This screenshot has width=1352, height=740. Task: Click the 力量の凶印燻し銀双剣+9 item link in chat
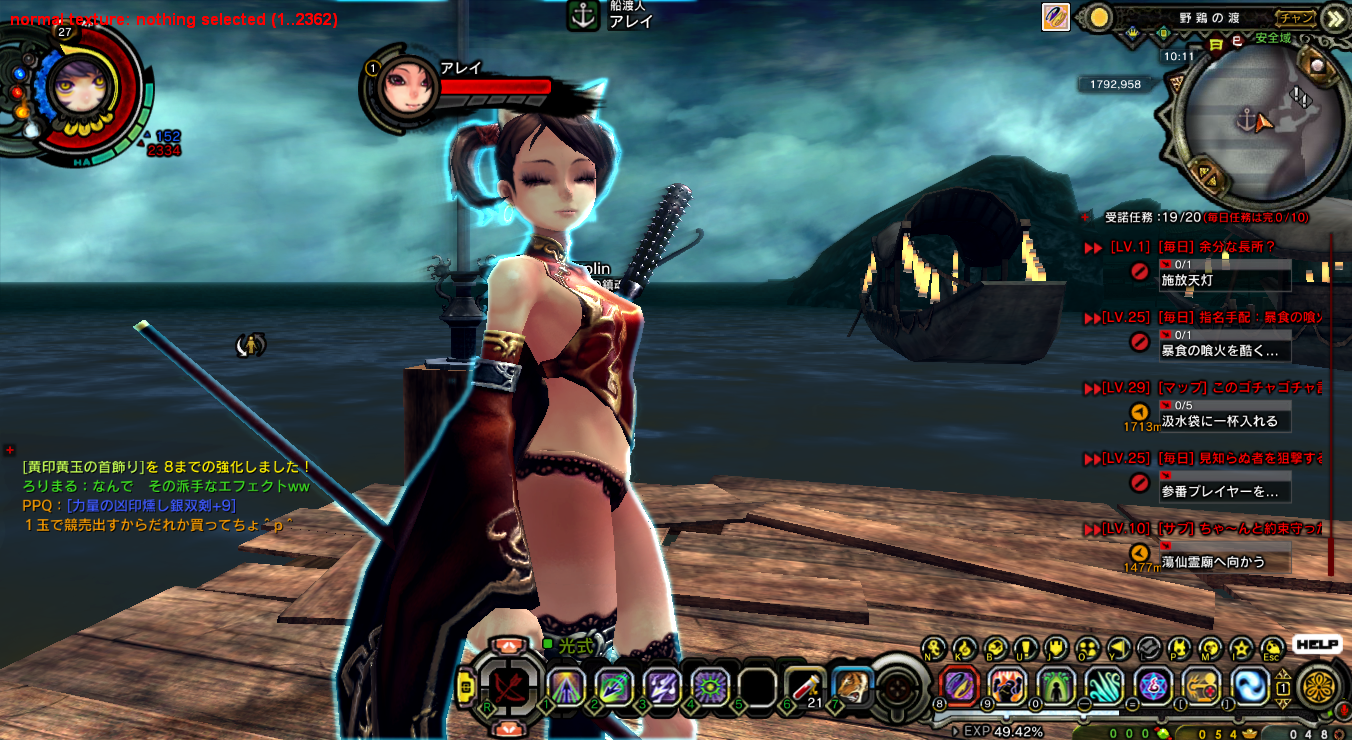[151, 505]
